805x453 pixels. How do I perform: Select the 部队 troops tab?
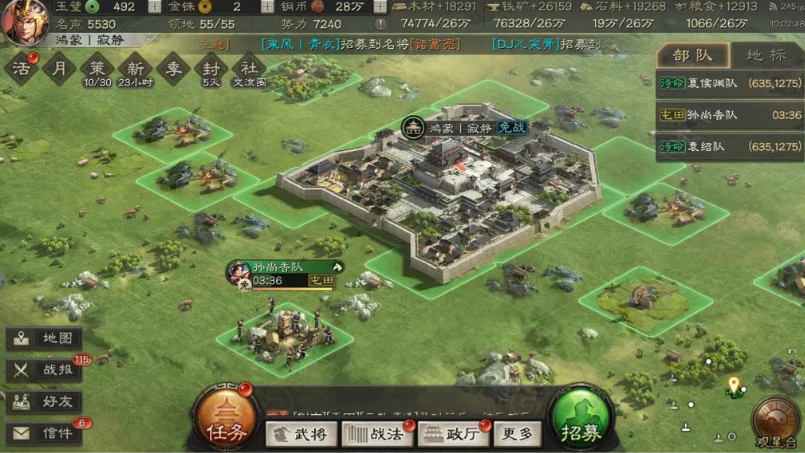692,56
